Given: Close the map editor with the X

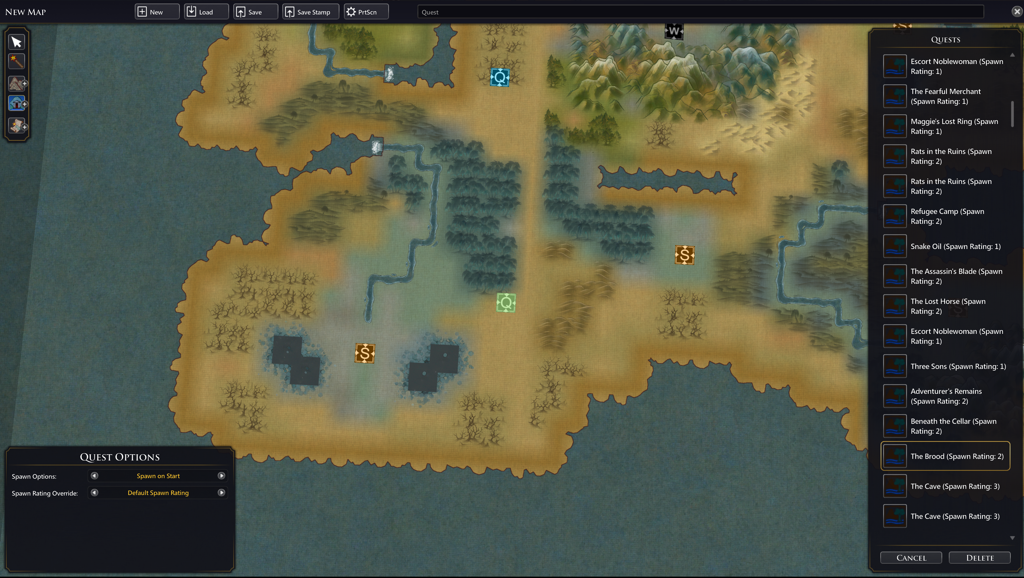Looking at the screenshot, I should (x=1017, y=12).
